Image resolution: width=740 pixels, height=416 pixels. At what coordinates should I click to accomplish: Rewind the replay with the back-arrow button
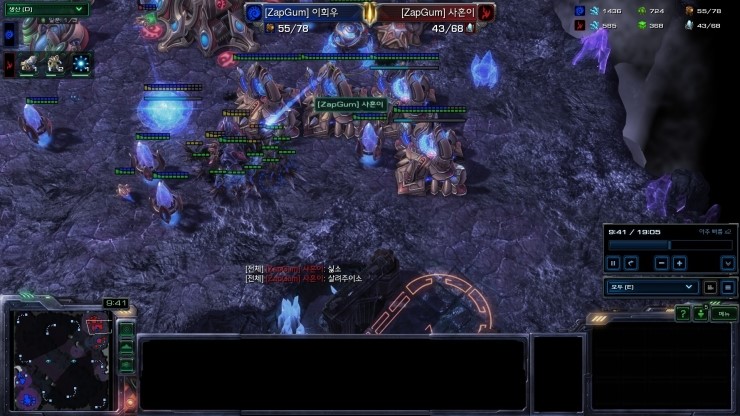point(630,263)
